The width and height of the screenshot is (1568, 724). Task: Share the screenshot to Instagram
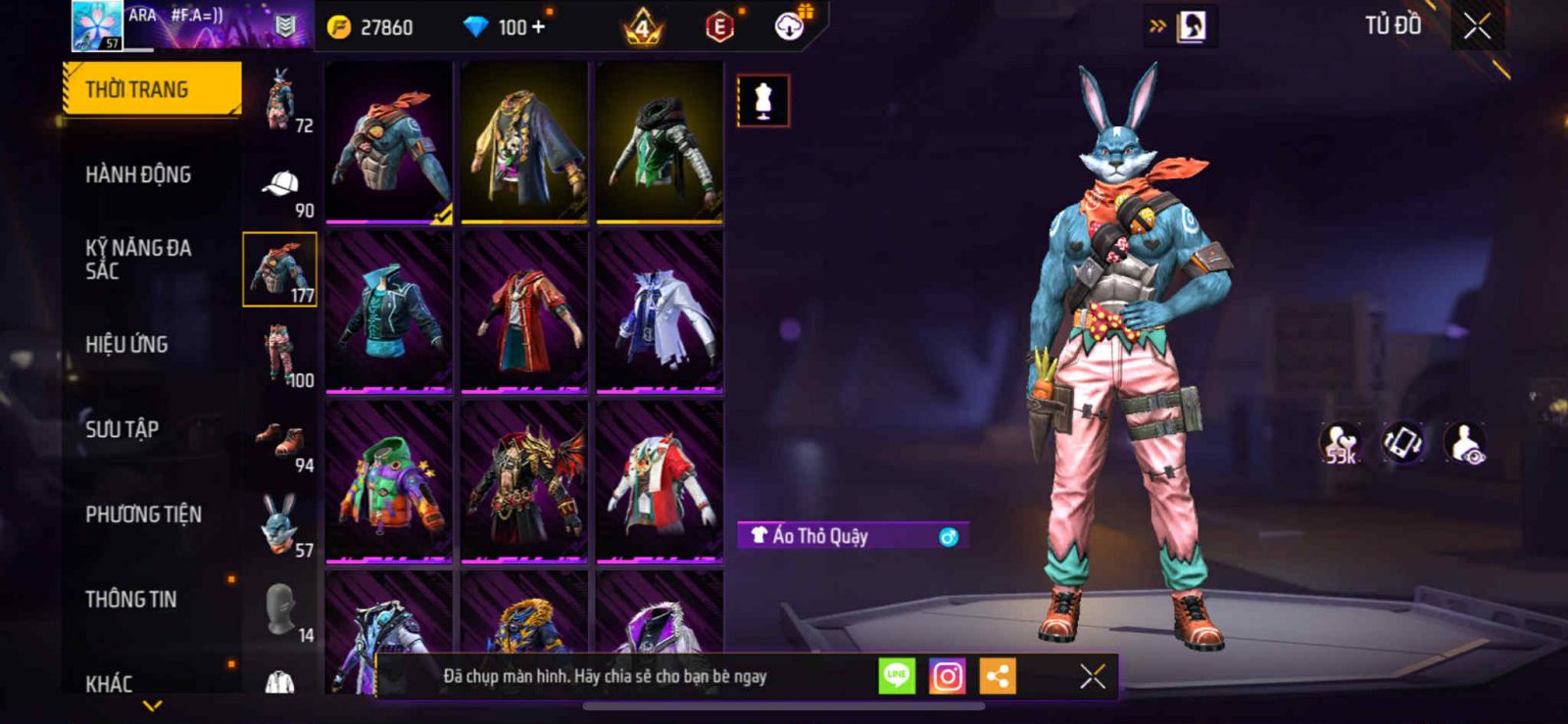pyautogui.click(x=947, y=676)
